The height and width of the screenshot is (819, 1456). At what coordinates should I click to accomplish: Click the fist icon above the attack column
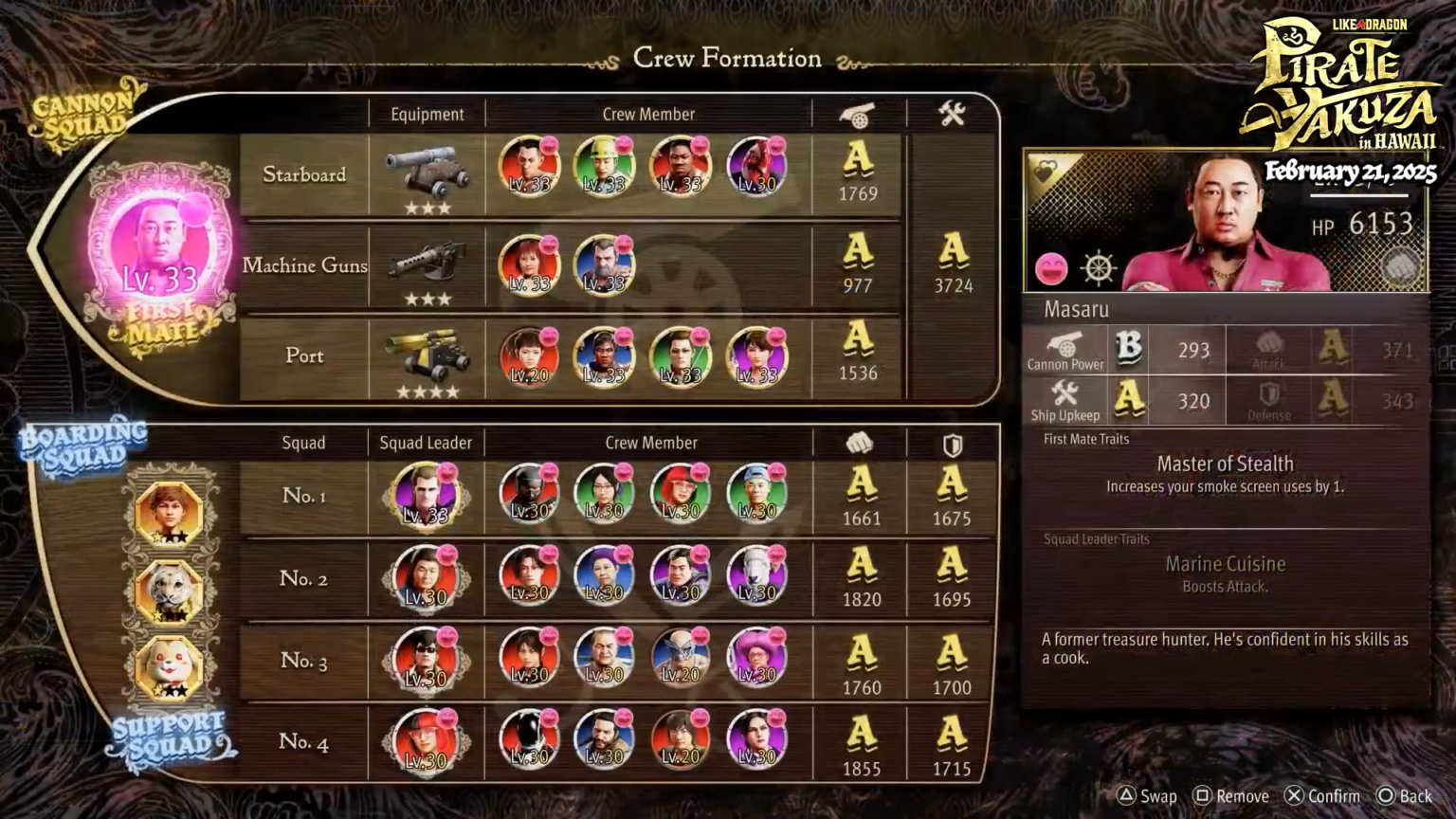pos(859,441)
